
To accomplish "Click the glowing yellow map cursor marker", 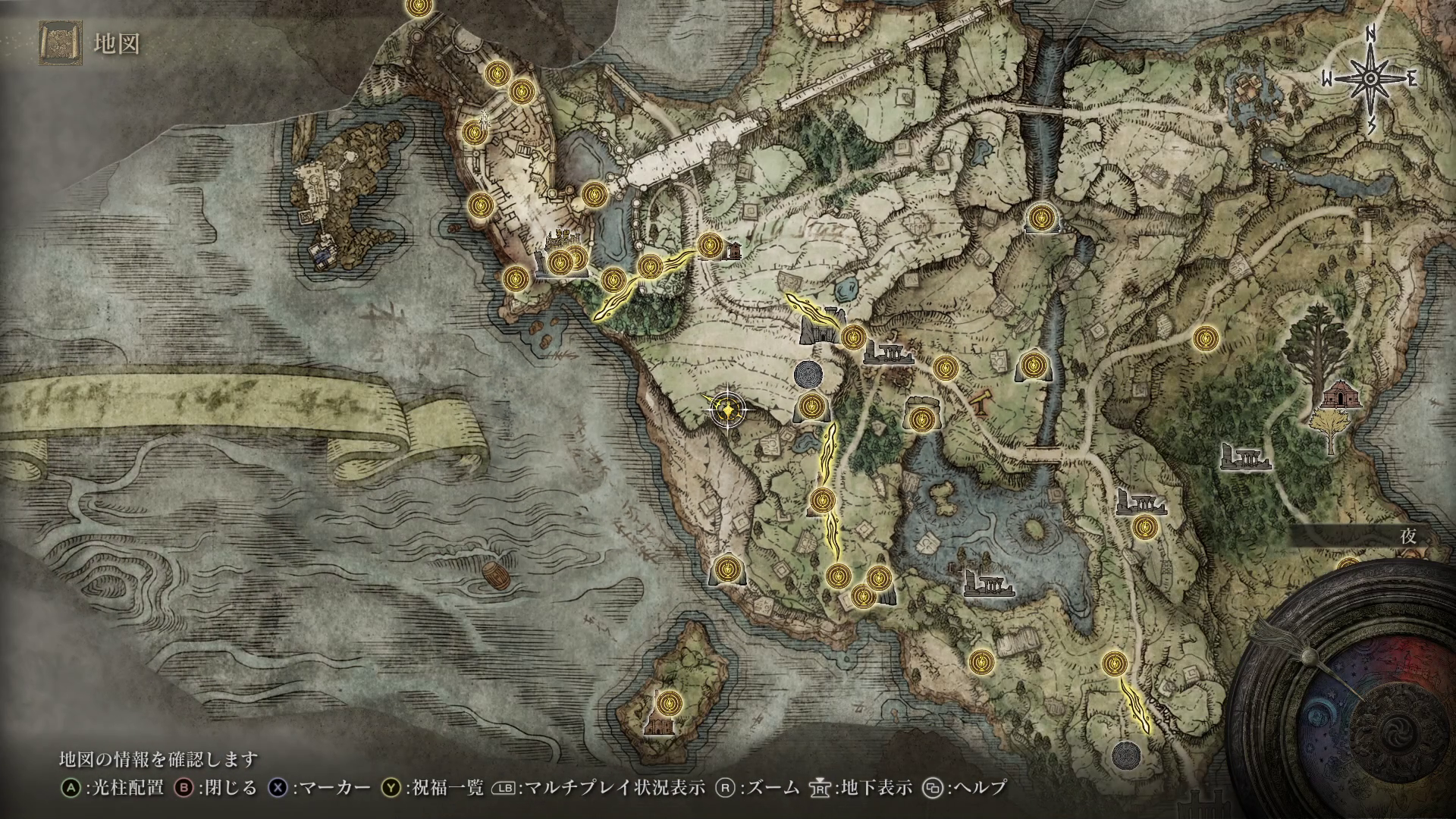I will pos(728,410).
